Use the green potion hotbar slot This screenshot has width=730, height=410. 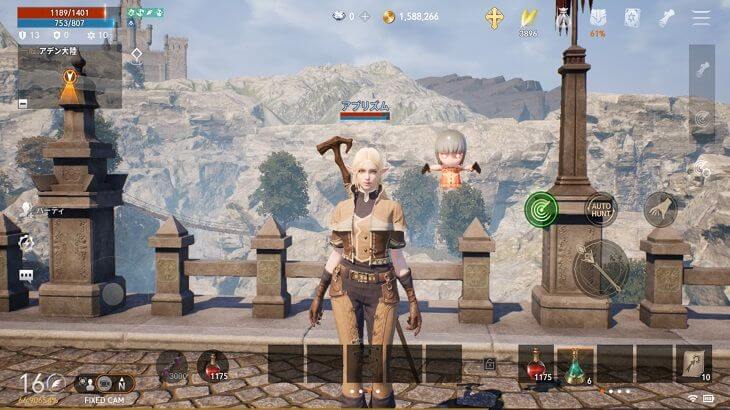tap(575, 365)
